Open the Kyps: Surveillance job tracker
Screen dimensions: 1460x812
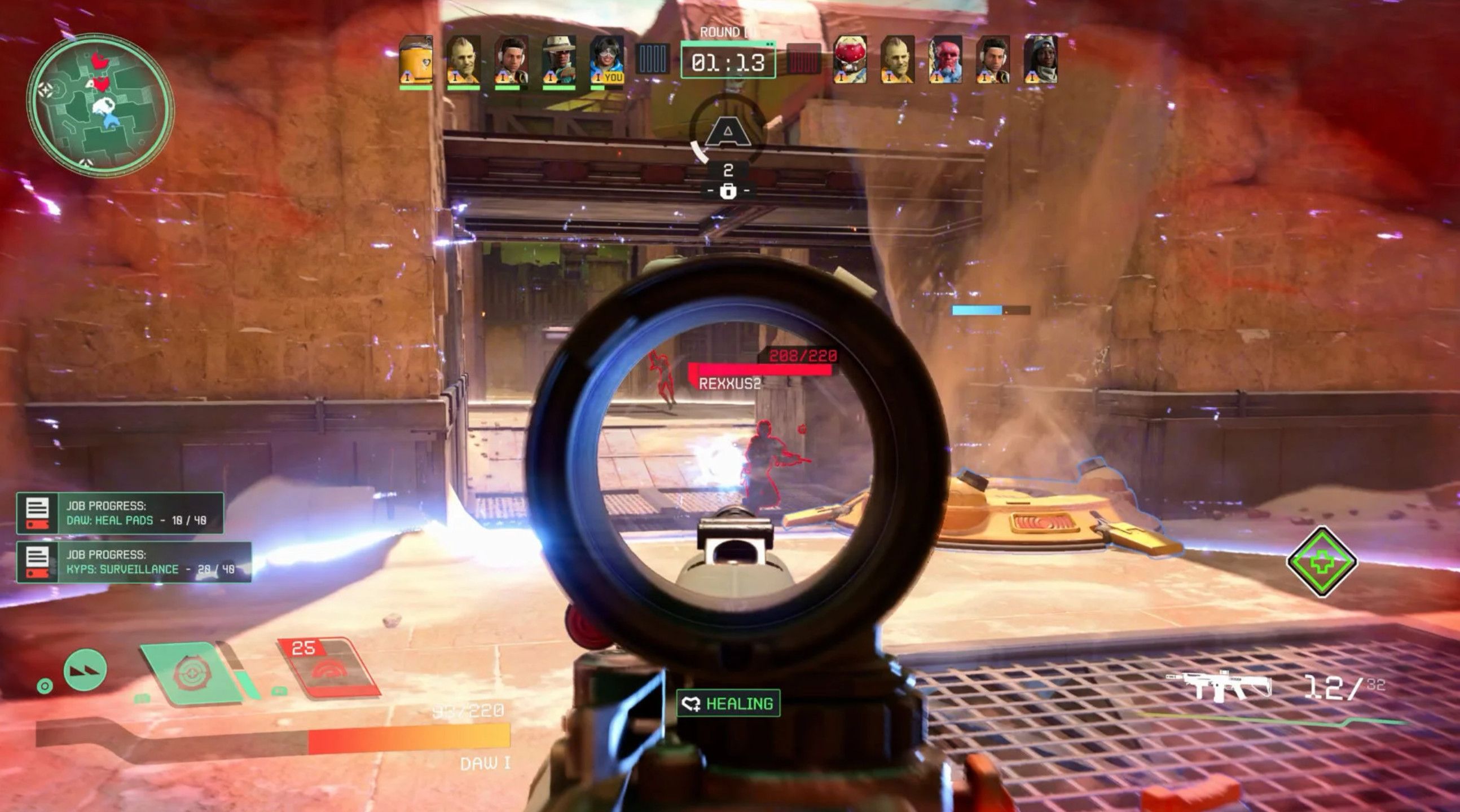(x=134, y=562)
